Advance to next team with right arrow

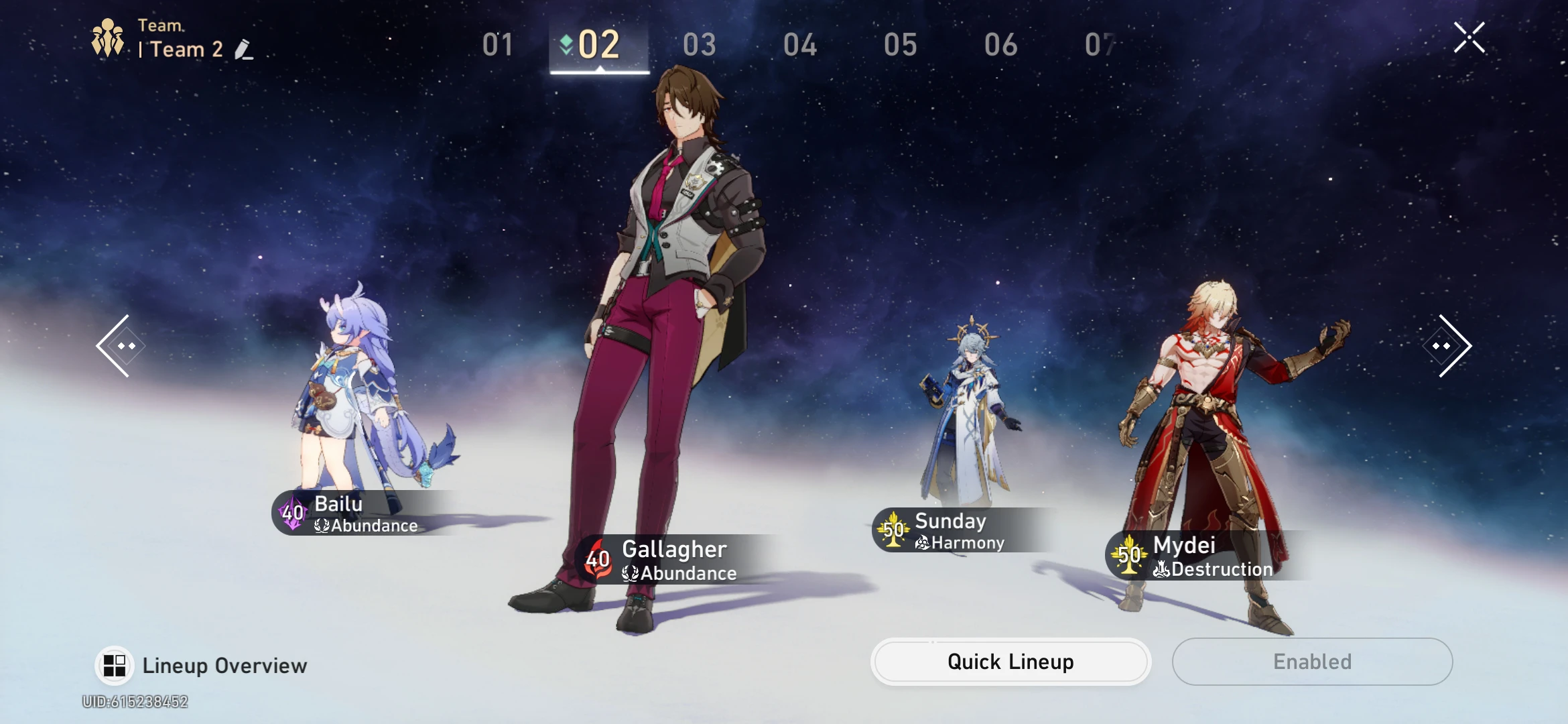[x=1447, y=346]
